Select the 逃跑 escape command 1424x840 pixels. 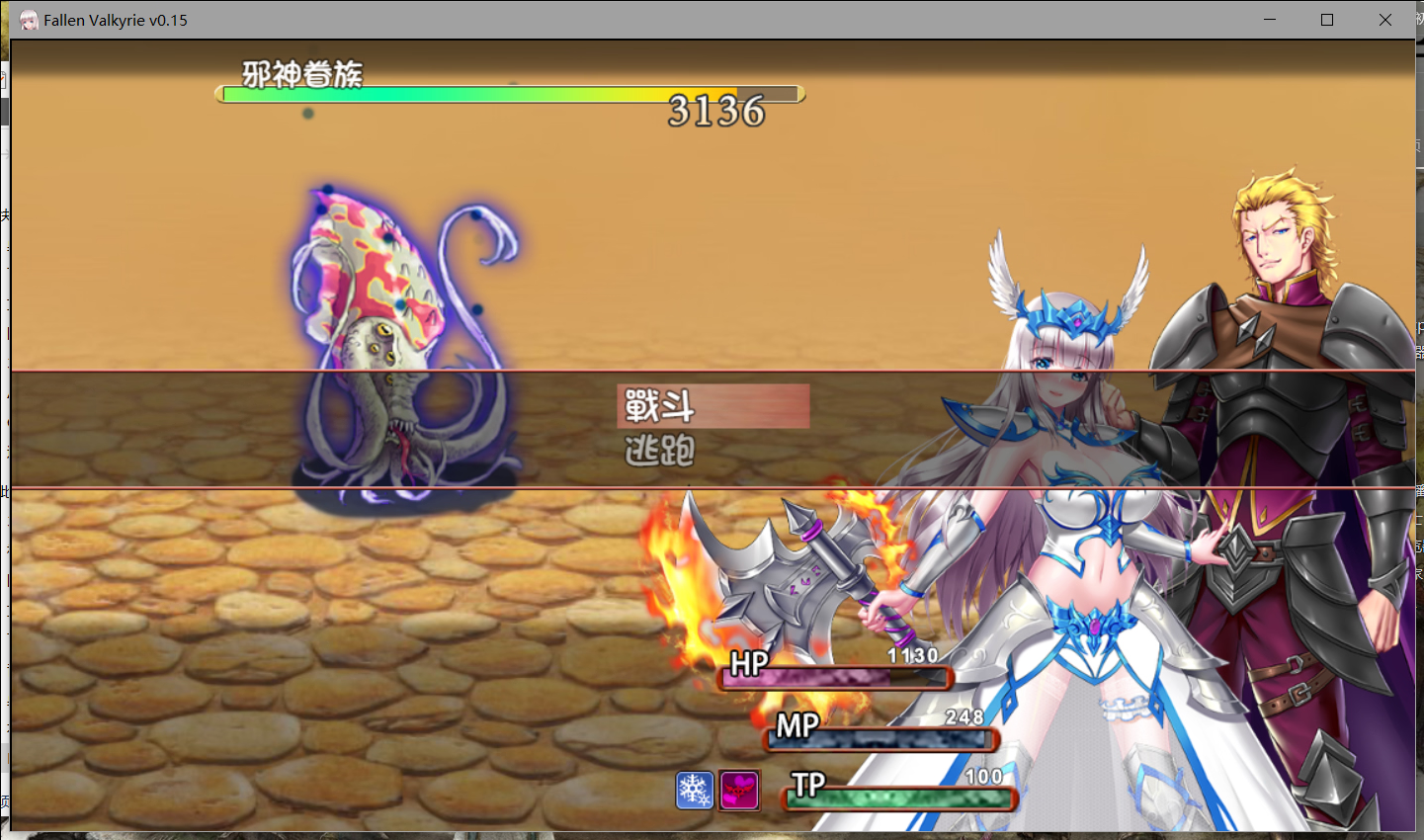pyautogui.click(x=659, y=451)
